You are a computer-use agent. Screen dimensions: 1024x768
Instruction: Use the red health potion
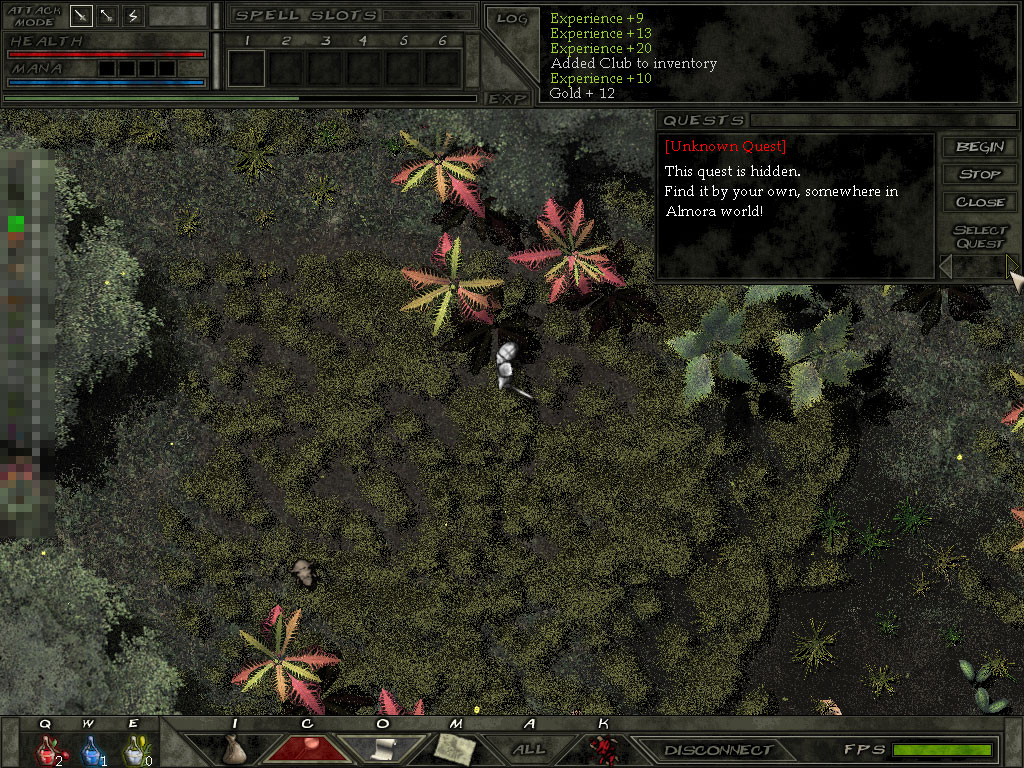coord(46,749)
